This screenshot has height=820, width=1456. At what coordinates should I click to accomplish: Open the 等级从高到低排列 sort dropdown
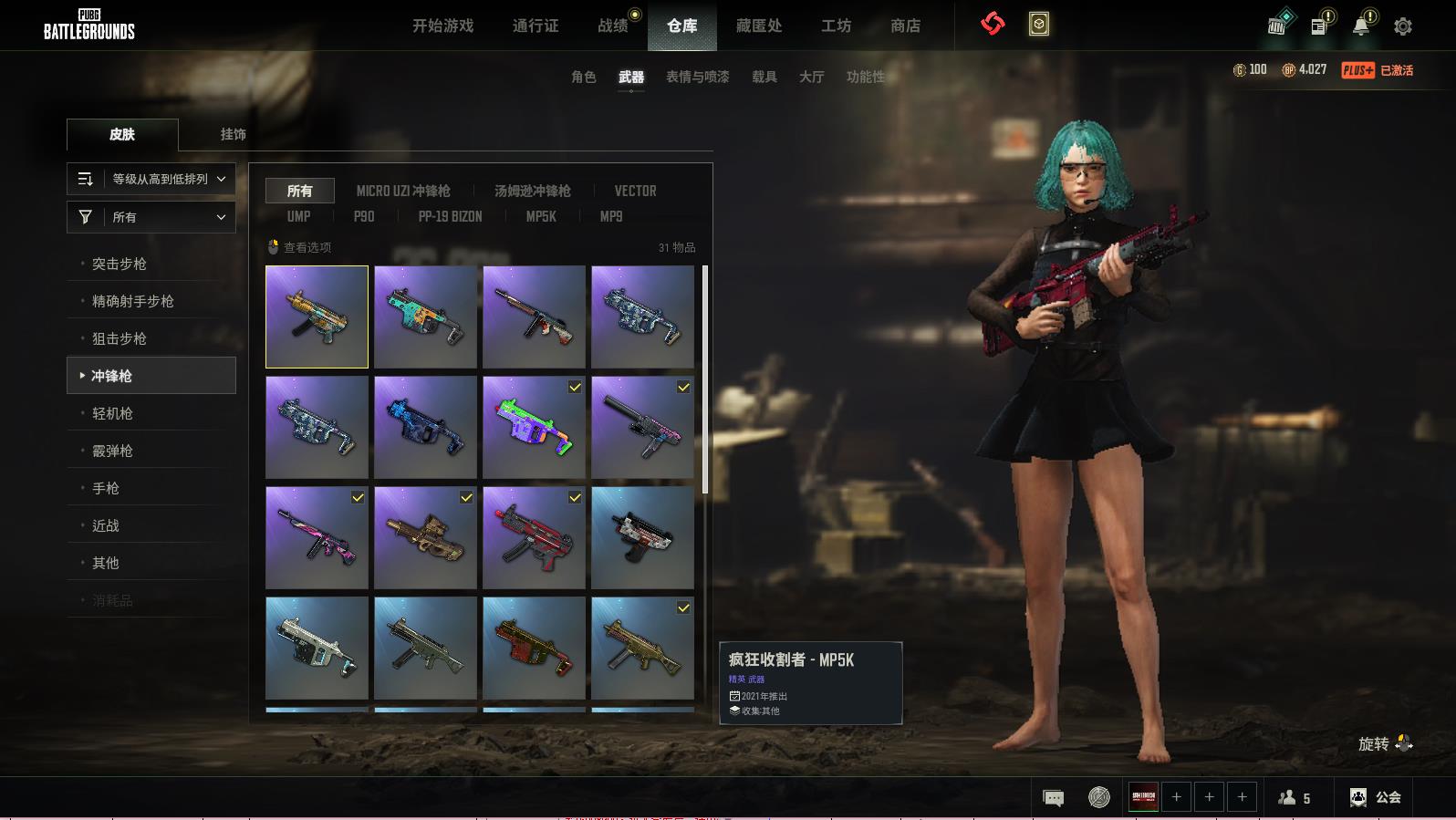pos(151,179)
